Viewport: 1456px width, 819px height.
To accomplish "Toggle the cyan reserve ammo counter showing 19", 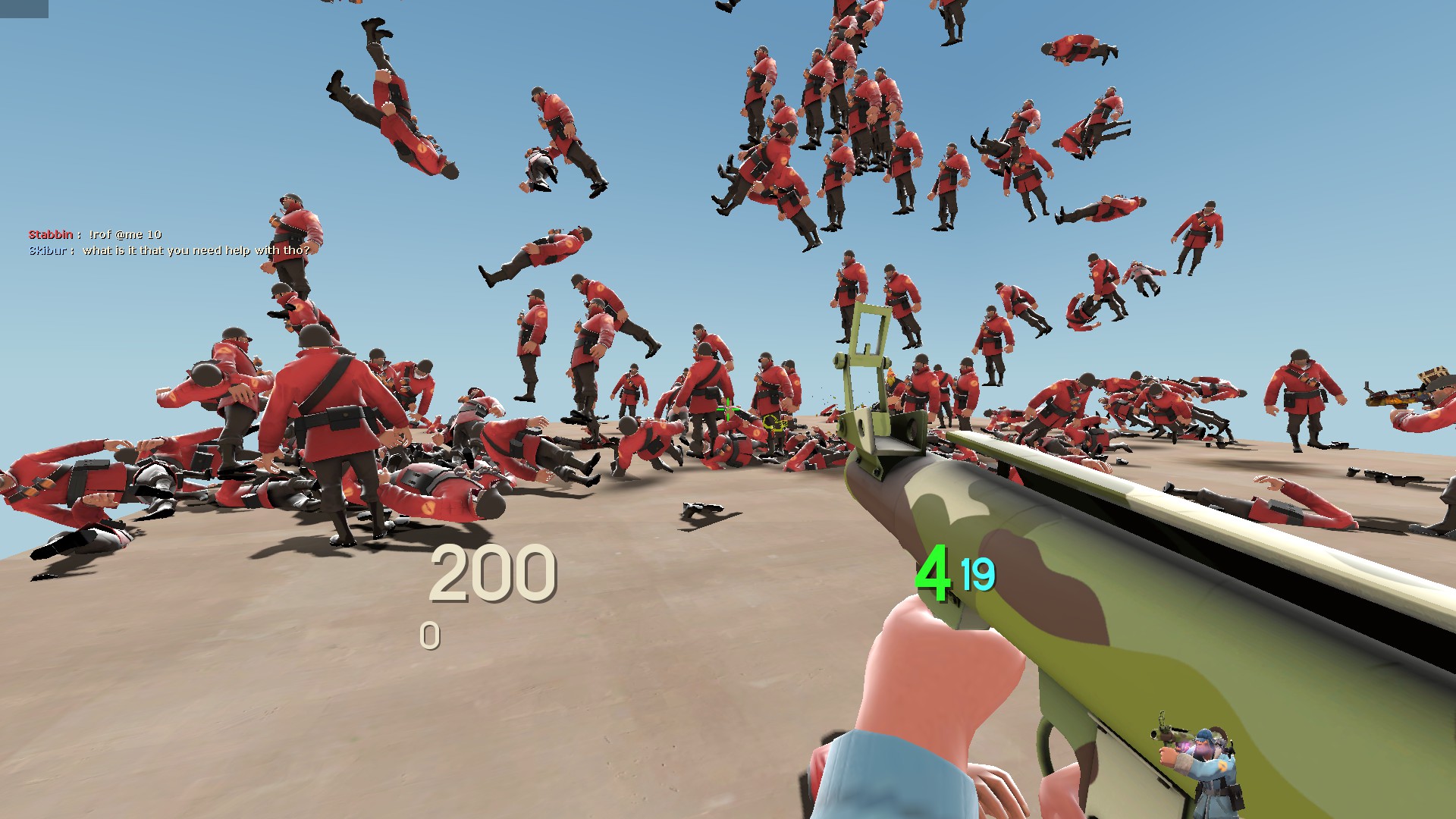I will (x=978, y=578).
